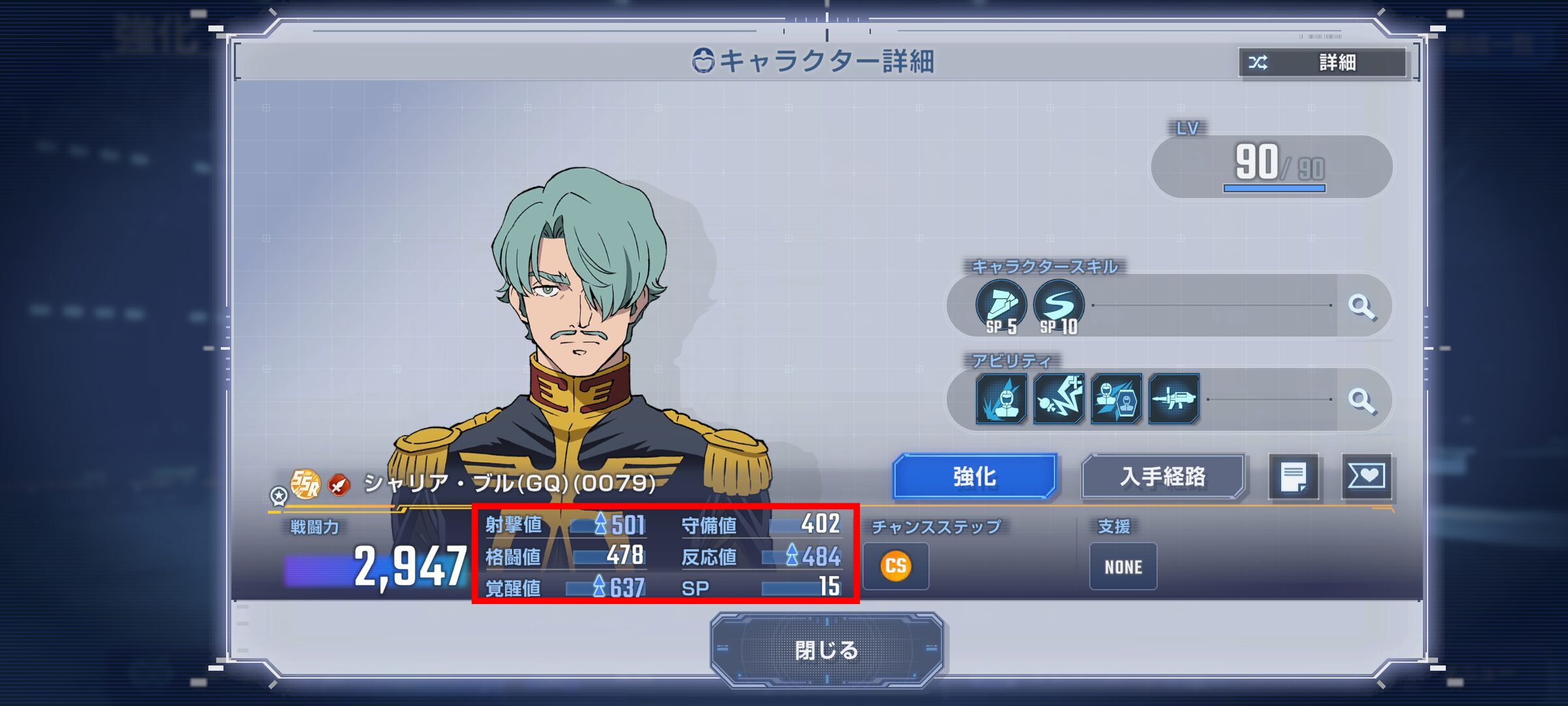Click the orange CS chance step icon
Screen dimensions: 1568x706
click(896, 566)
